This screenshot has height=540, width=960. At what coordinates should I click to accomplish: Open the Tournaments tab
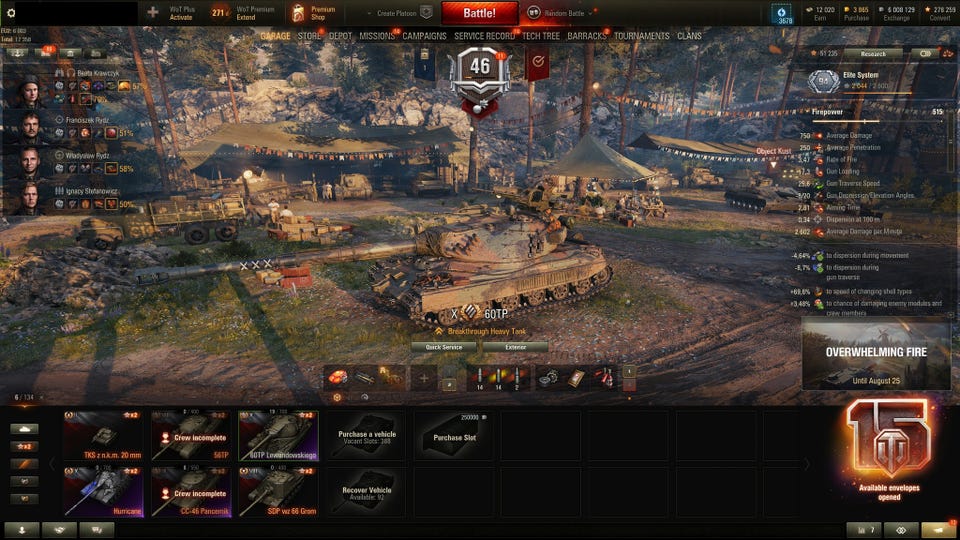tap(642, 36)
